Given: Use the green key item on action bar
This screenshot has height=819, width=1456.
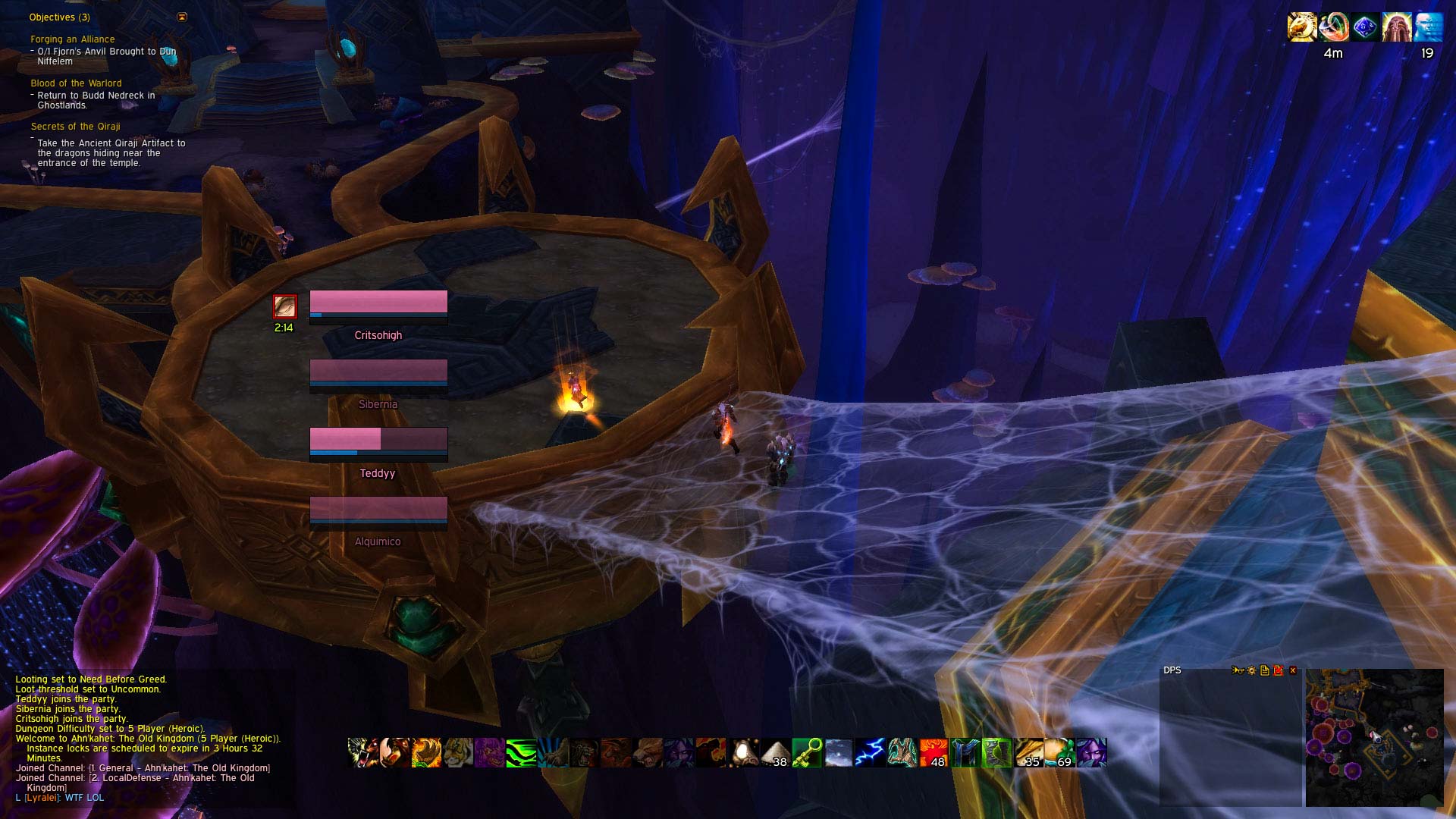Looking at the screenshot, I should (807, 753).
